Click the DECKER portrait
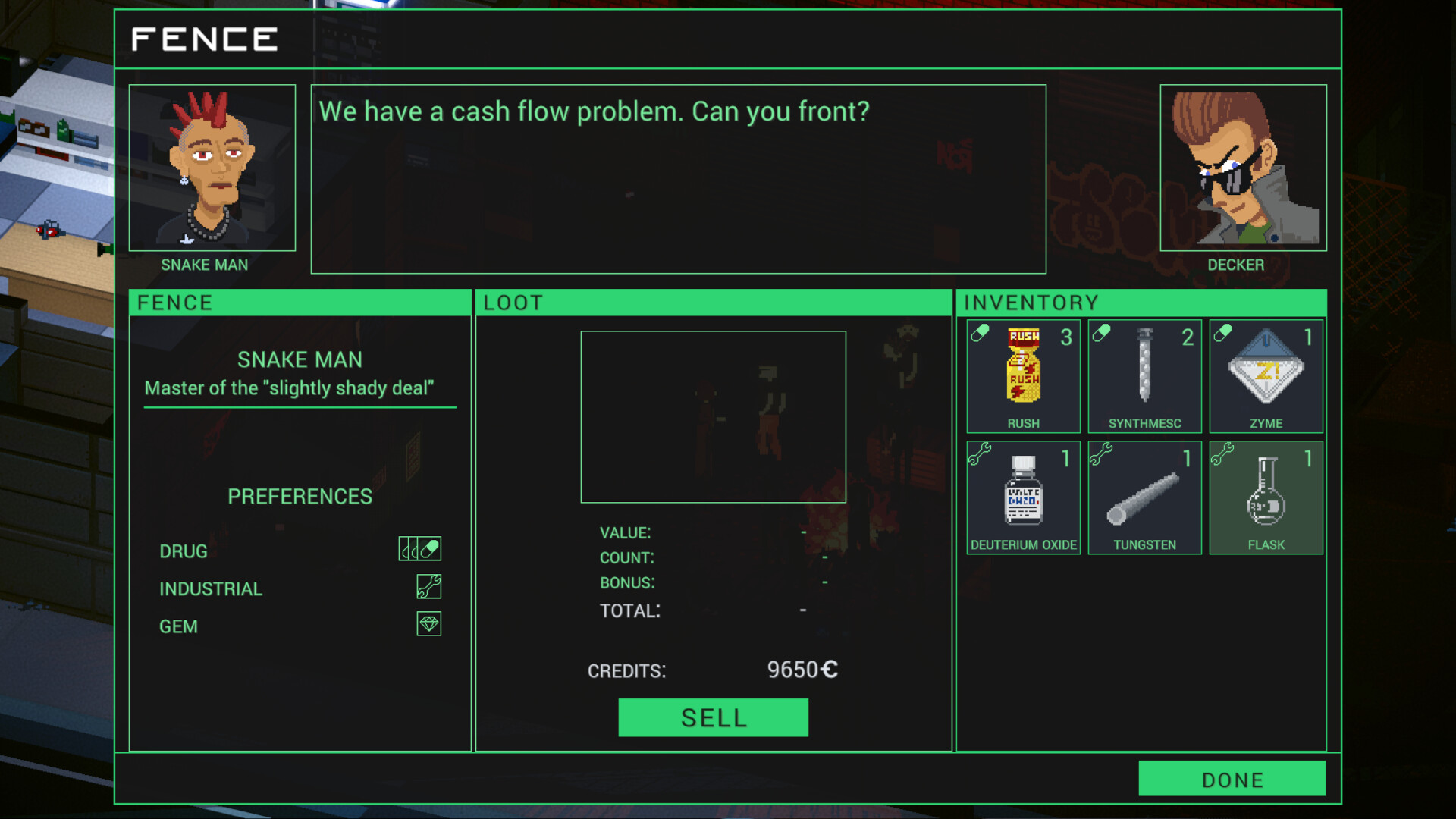This screenshot has width=1456, height=819. click(1242, 168)
